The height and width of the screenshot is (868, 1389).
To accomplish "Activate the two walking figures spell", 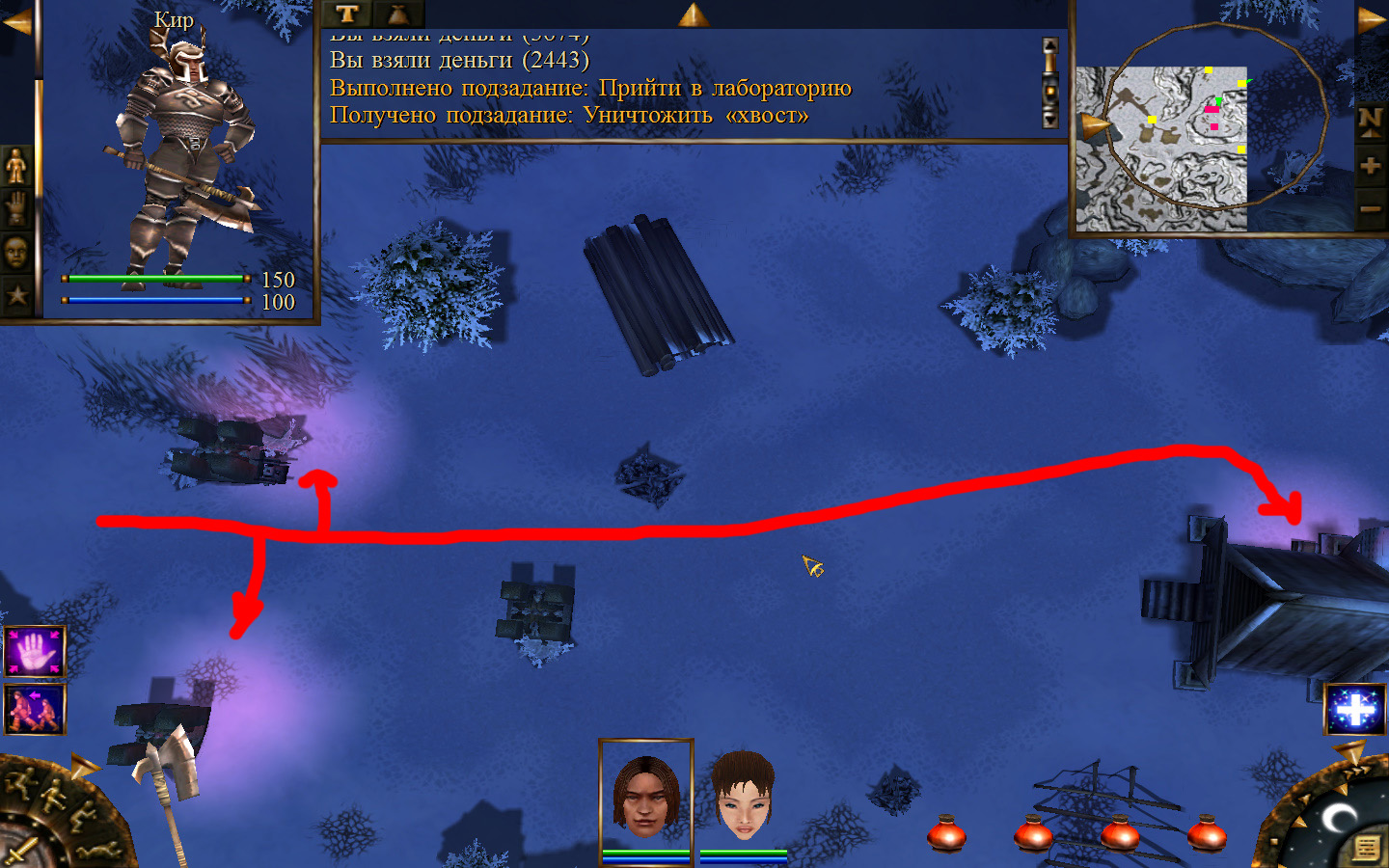I will click(35, 709).
